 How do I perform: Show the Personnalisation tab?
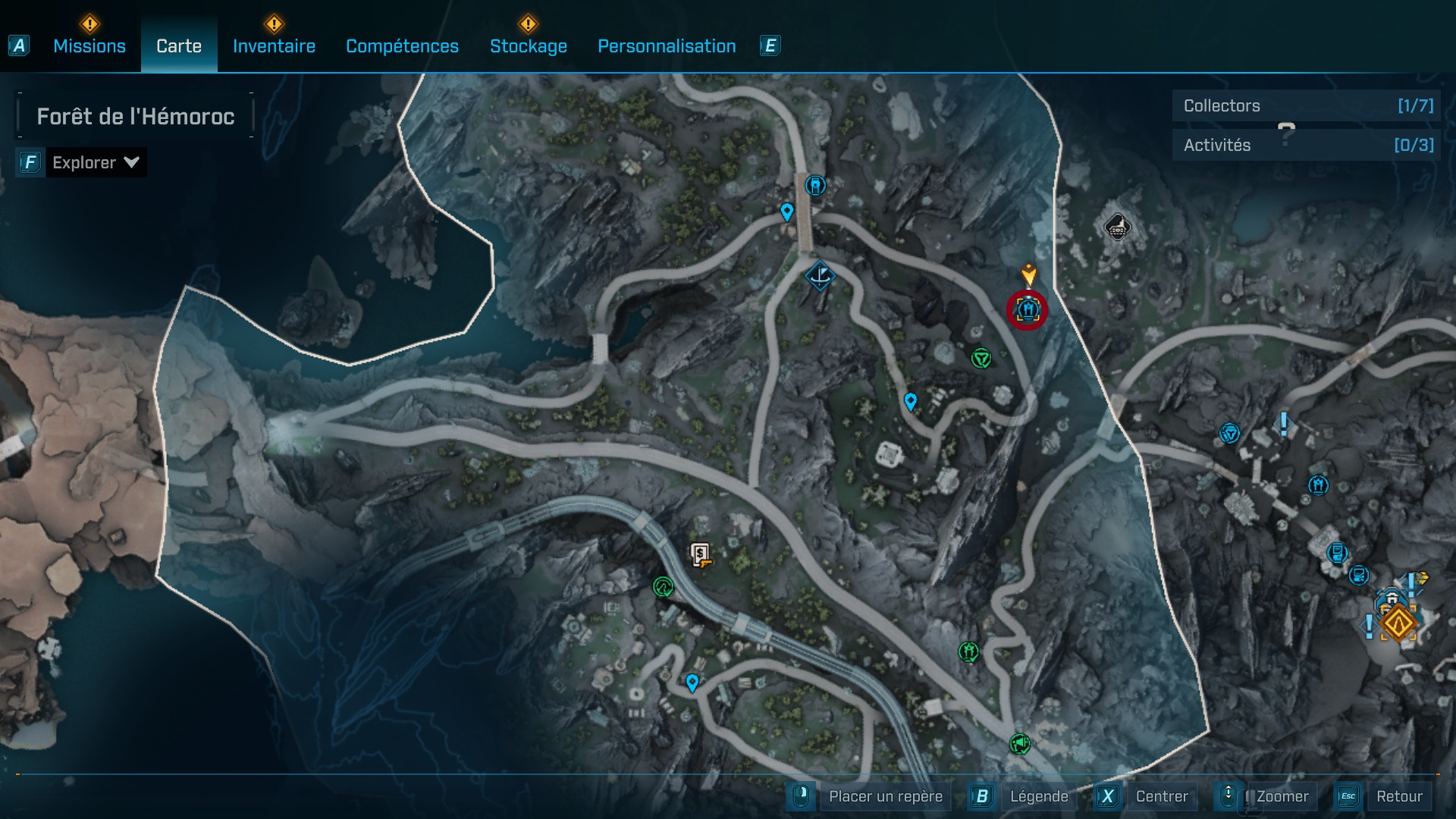pyautogui.click(x=667, y=46)
